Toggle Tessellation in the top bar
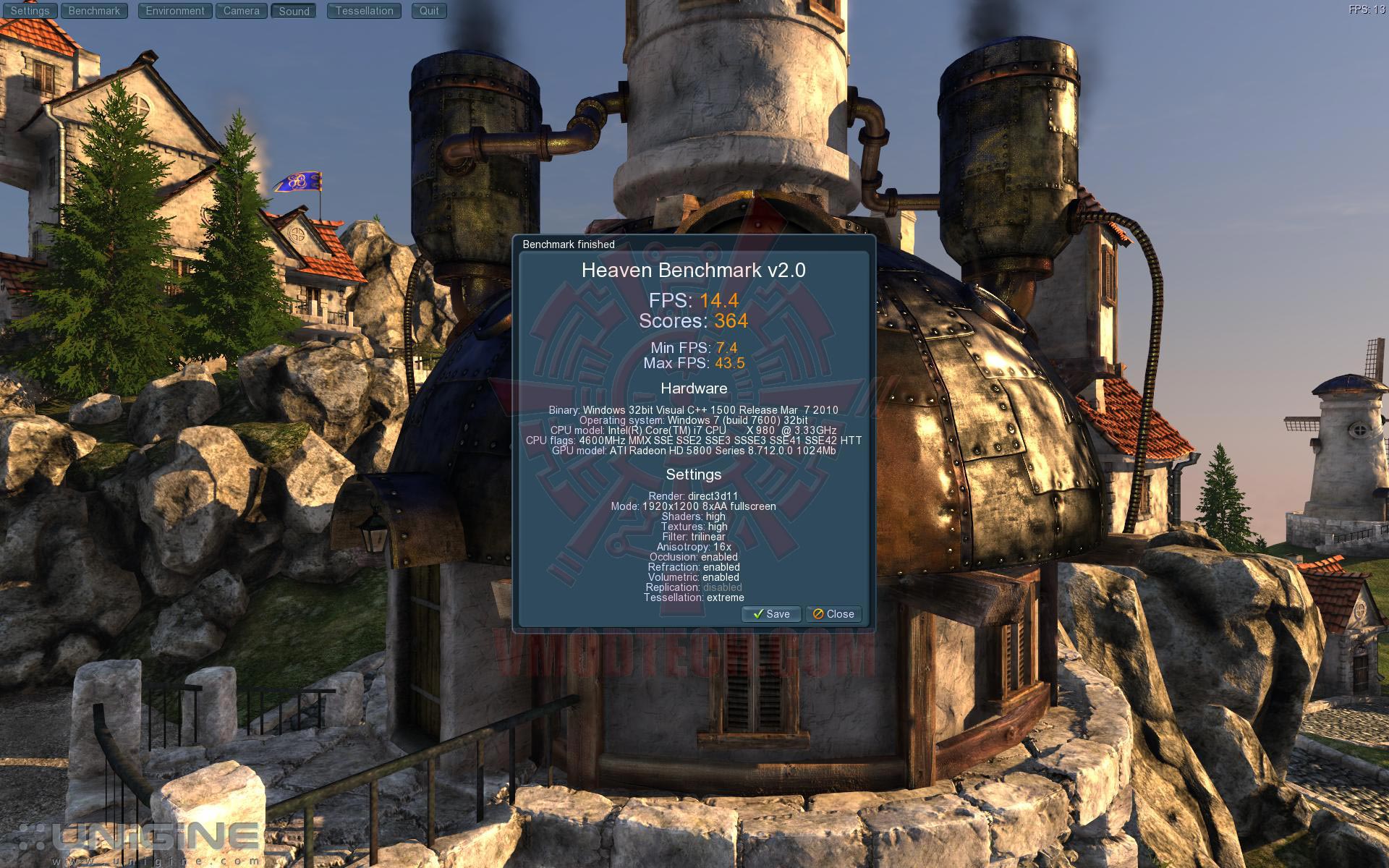This screenshot has width=1389, height=868. 364,11
